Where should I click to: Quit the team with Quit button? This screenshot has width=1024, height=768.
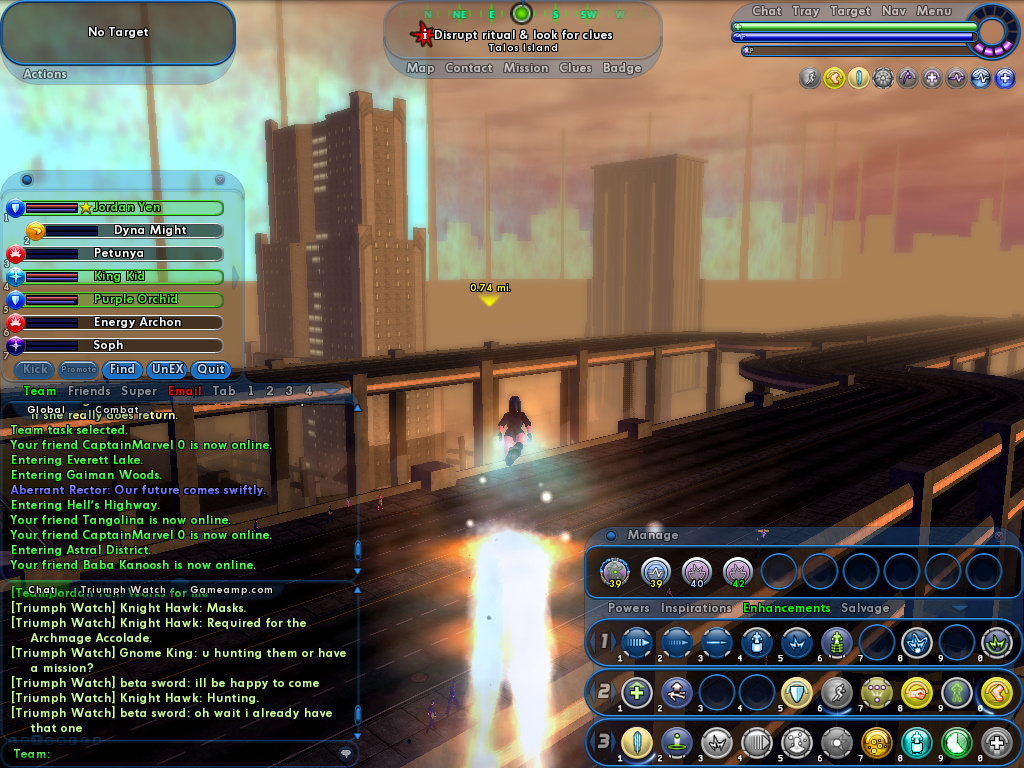(x=211, y=369)
